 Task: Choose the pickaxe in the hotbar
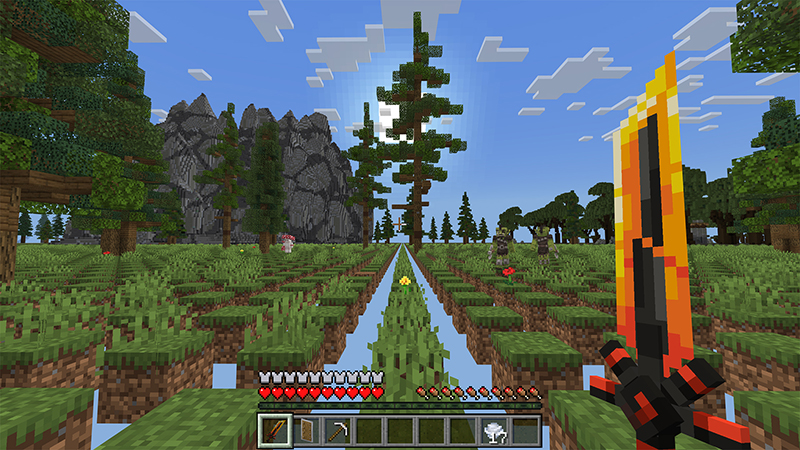coord(336,431)
